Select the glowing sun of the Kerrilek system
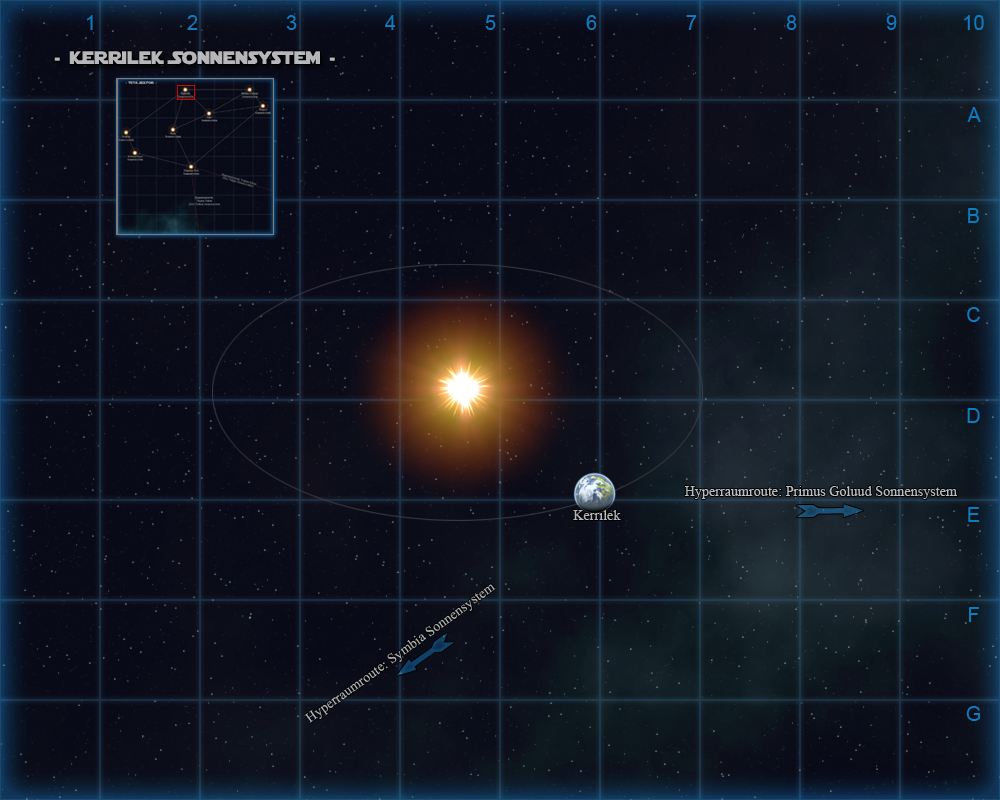Viewport: 1000px width, 800px height. pyautogui.click(x=462, y=388)
